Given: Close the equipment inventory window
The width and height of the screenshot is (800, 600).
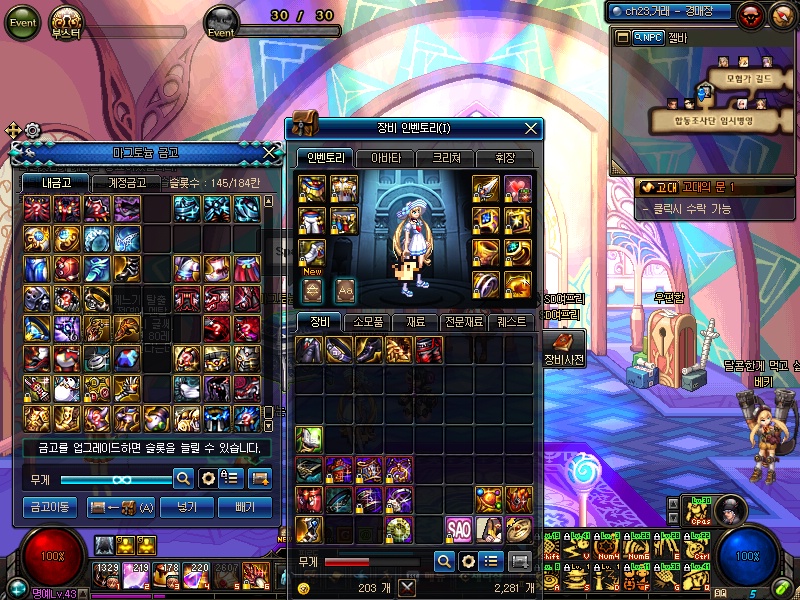Looking at the screenshot, I should (532, 128).
